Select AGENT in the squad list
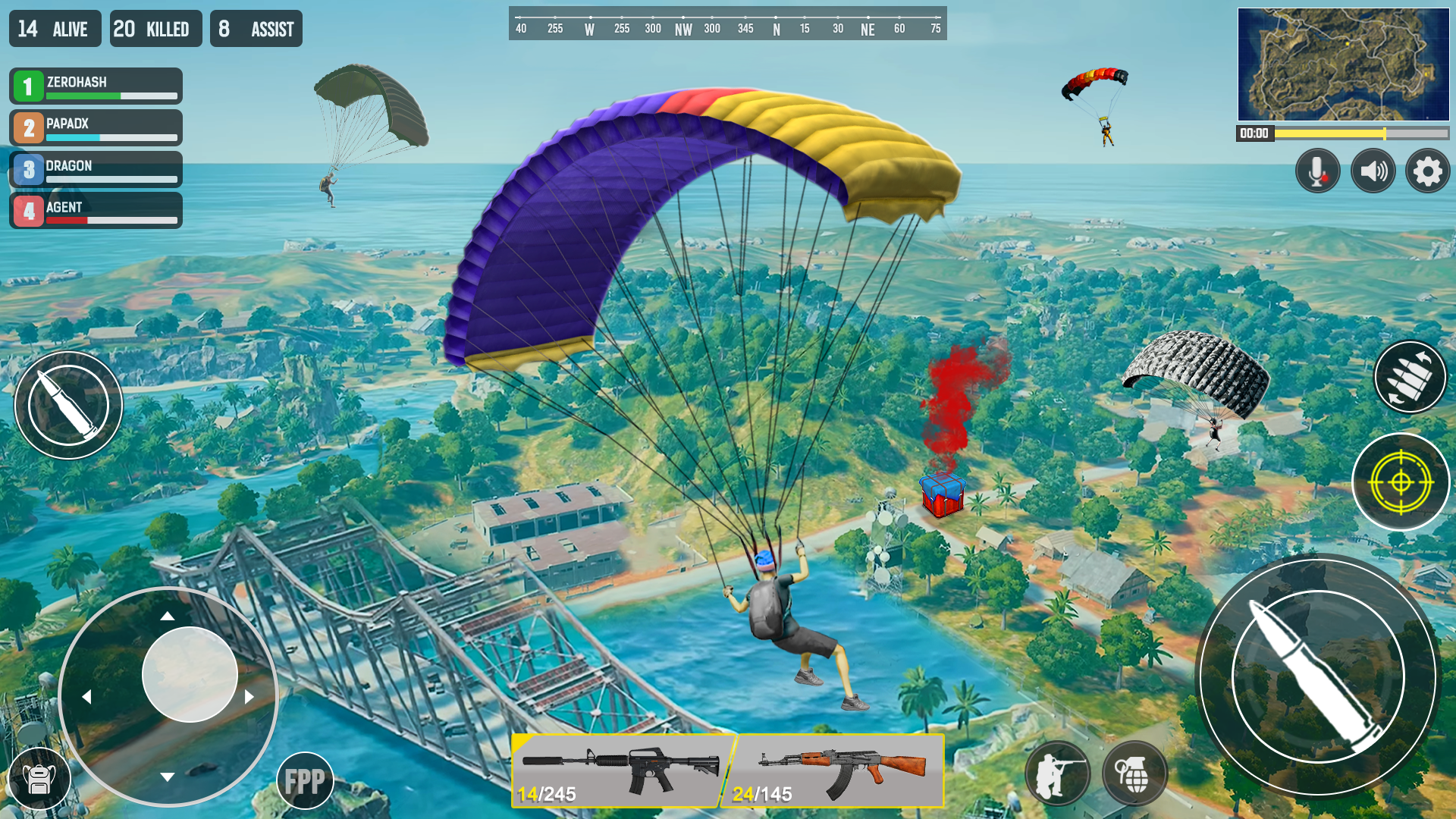The height and width of the screenshot is (819, 1456). [x=95, y=210]
